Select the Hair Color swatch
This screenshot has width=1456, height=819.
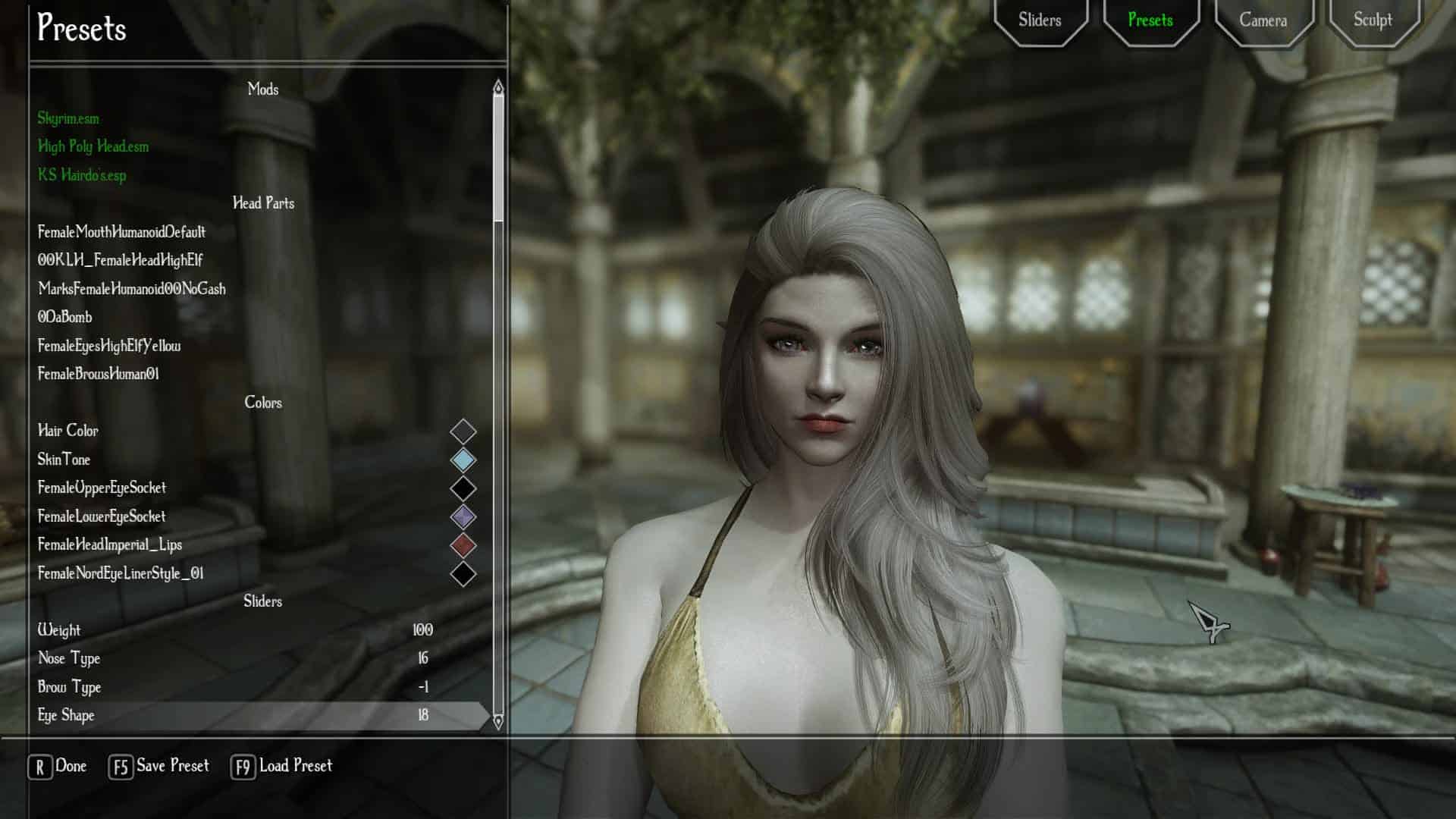tap(463, 431)
